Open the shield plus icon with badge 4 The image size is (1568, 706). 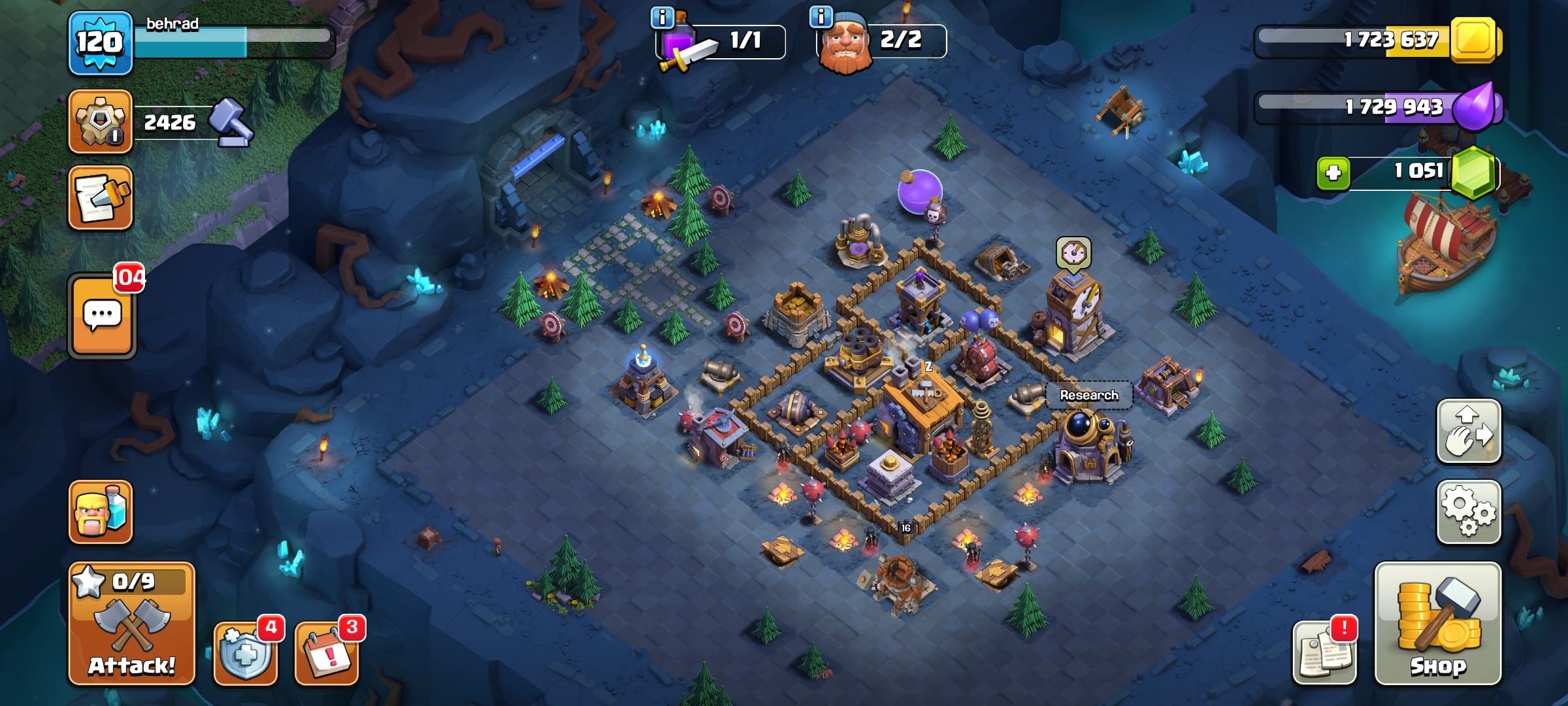tap(246, 652)
